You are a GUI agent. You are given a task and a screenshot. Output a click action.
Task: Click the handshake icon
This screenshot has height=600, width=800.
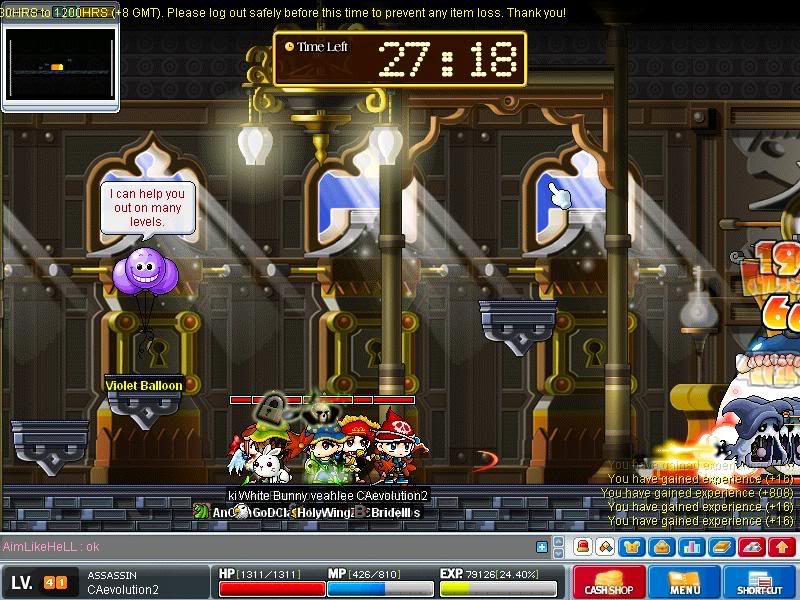[x=605, y=547]
